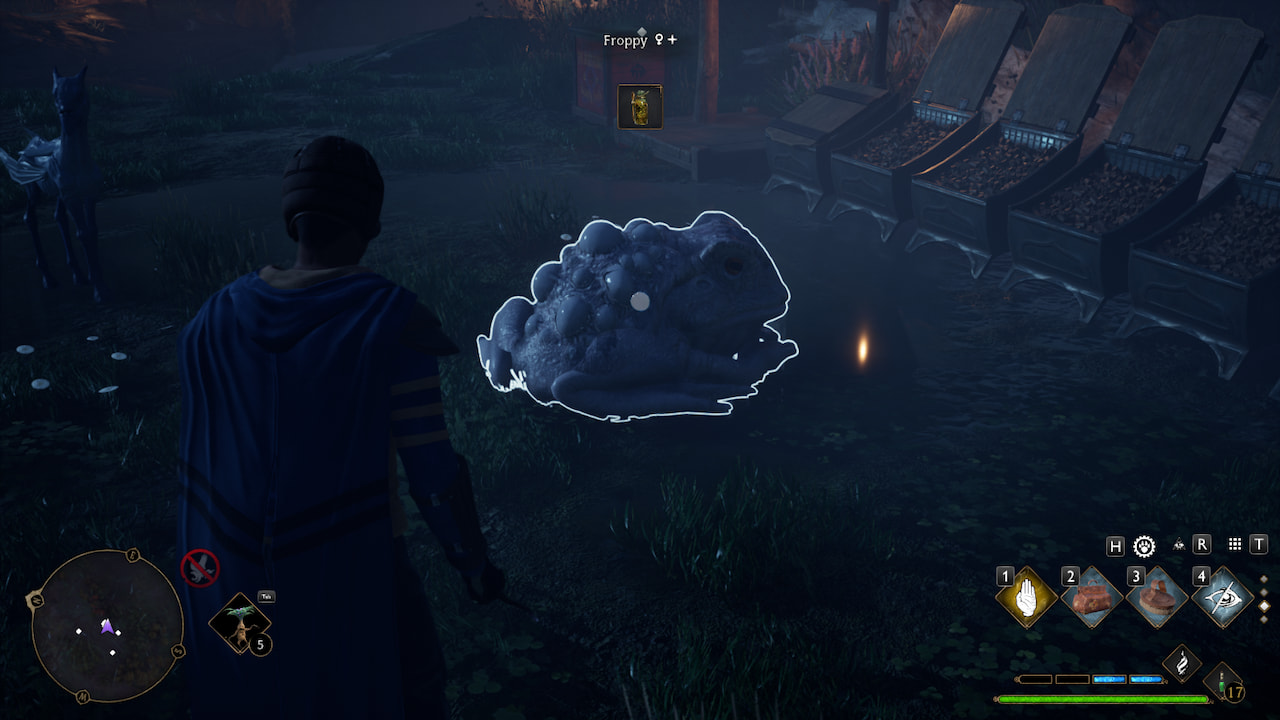Click the female gender symbol beside Froppy

coord(659,40)
